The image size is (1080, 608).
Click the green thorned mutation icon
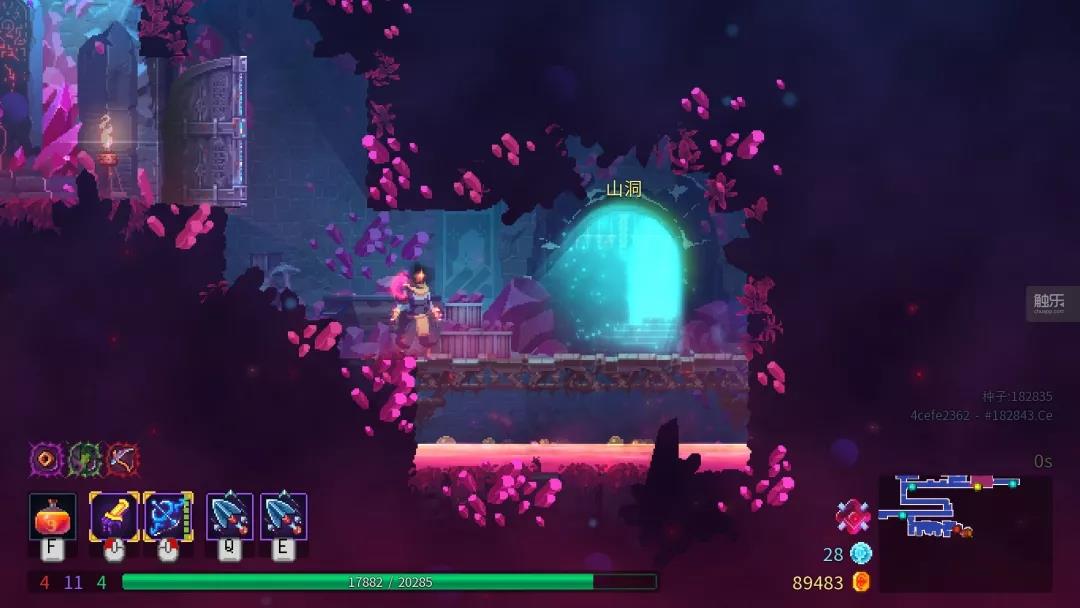point(84,459)
